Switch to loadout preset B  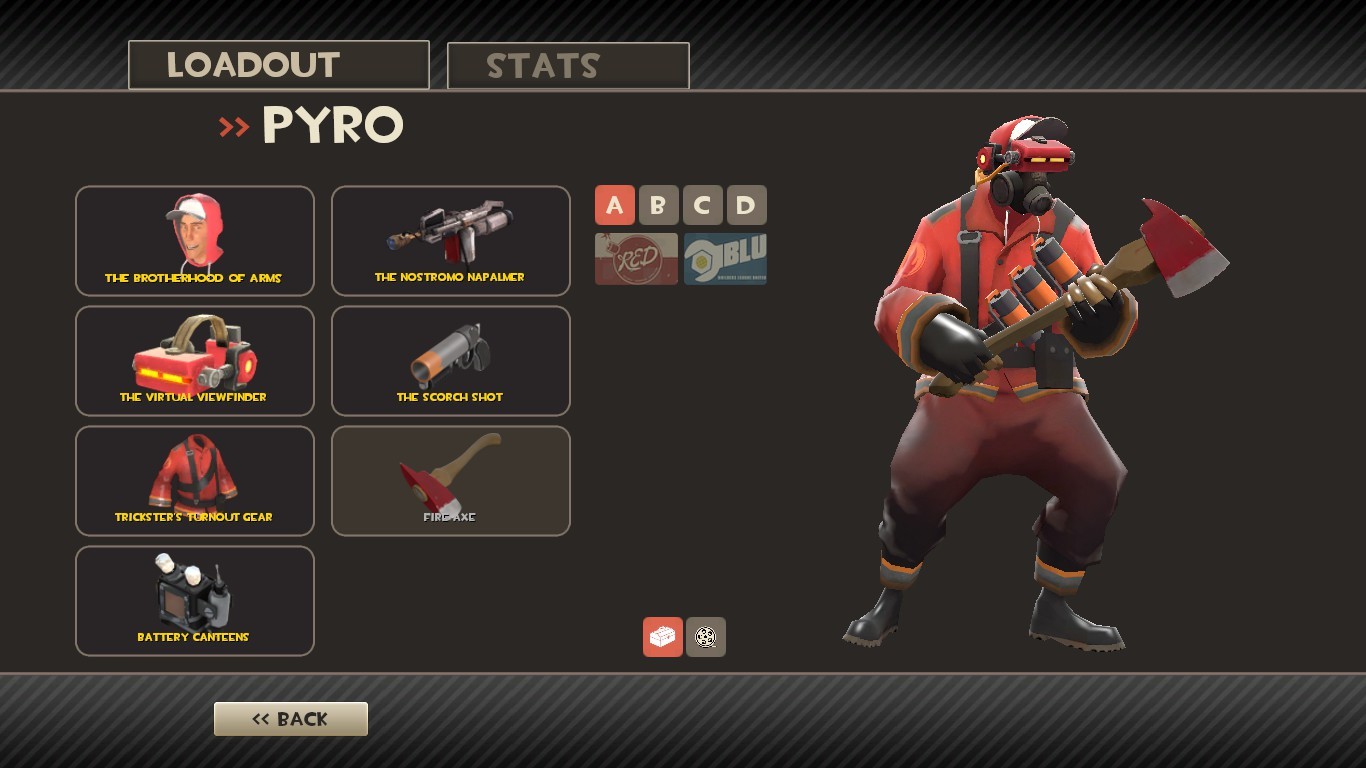pyautogui.click(x=659, y=205)
